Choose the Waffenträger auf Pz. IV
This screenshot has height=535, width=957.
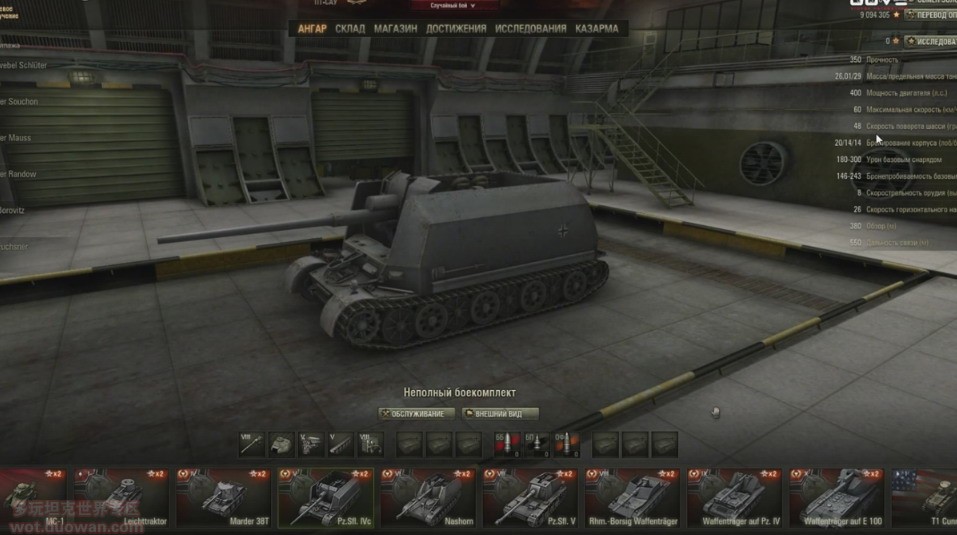tap(733, 495)
